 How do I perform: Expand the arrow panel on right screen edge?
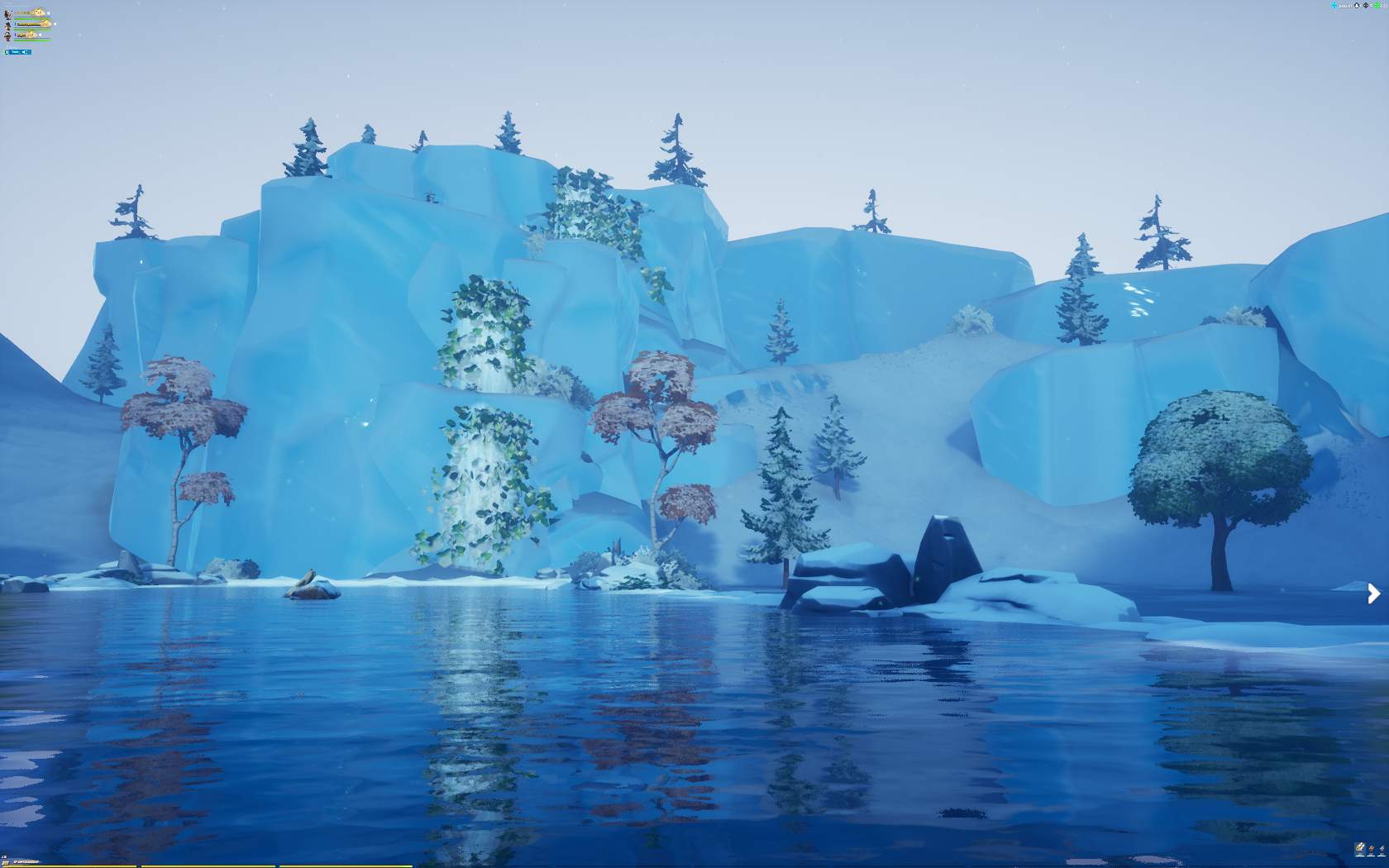pyautogui.click(x=1373, y=594)
